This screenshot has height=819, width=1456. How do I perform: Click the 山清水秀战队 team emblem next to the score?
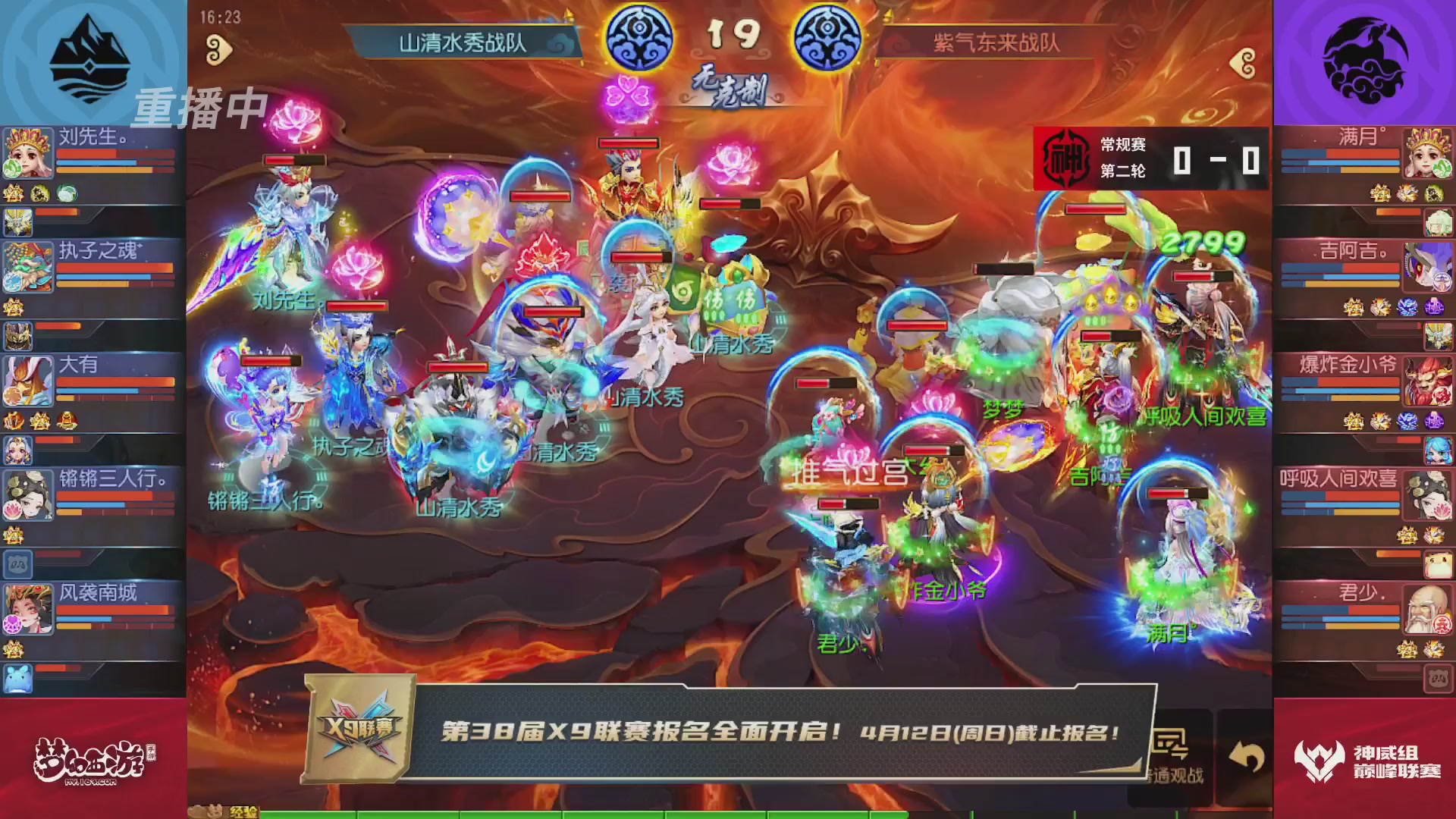[x=641, y=34]
